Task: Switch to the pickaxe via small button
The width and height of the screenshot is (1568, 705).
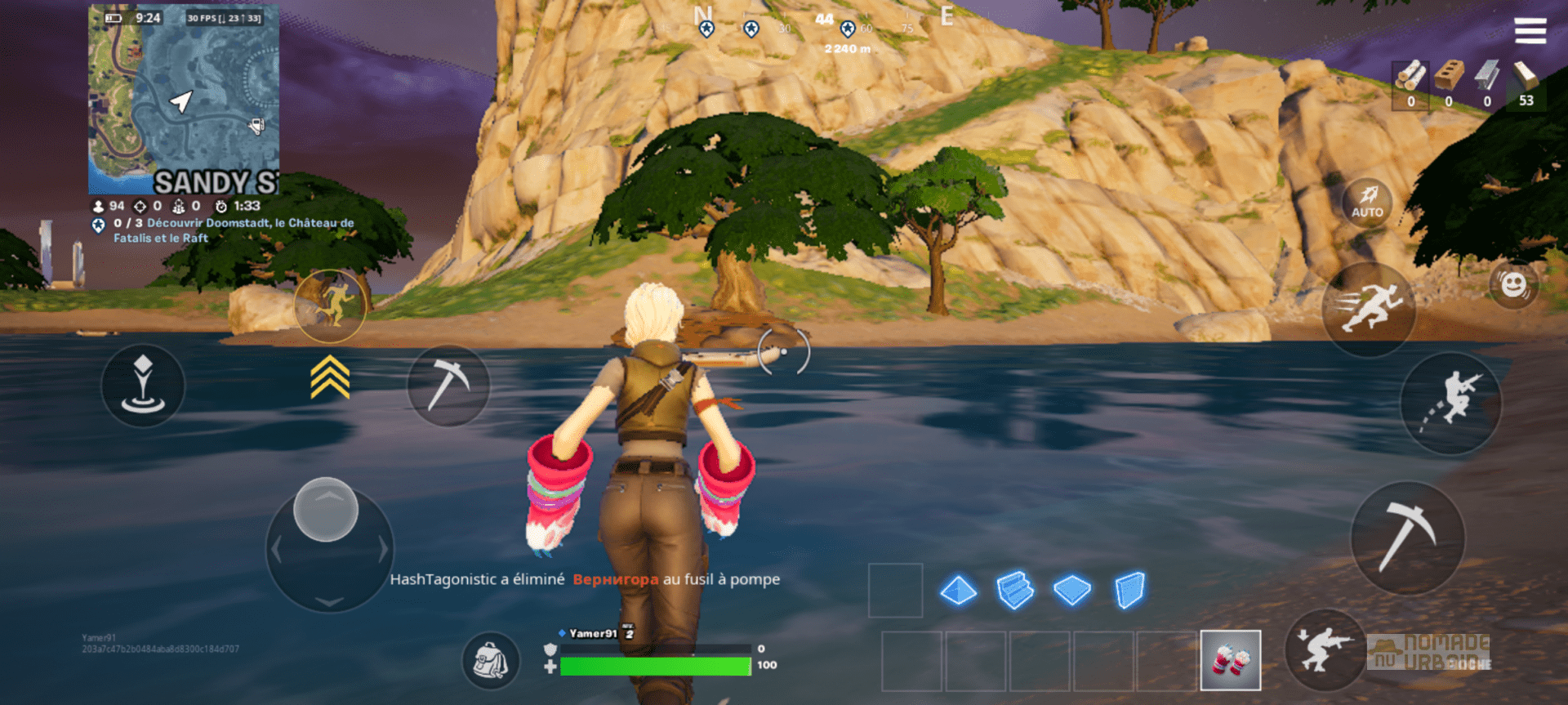Action: 448,385
